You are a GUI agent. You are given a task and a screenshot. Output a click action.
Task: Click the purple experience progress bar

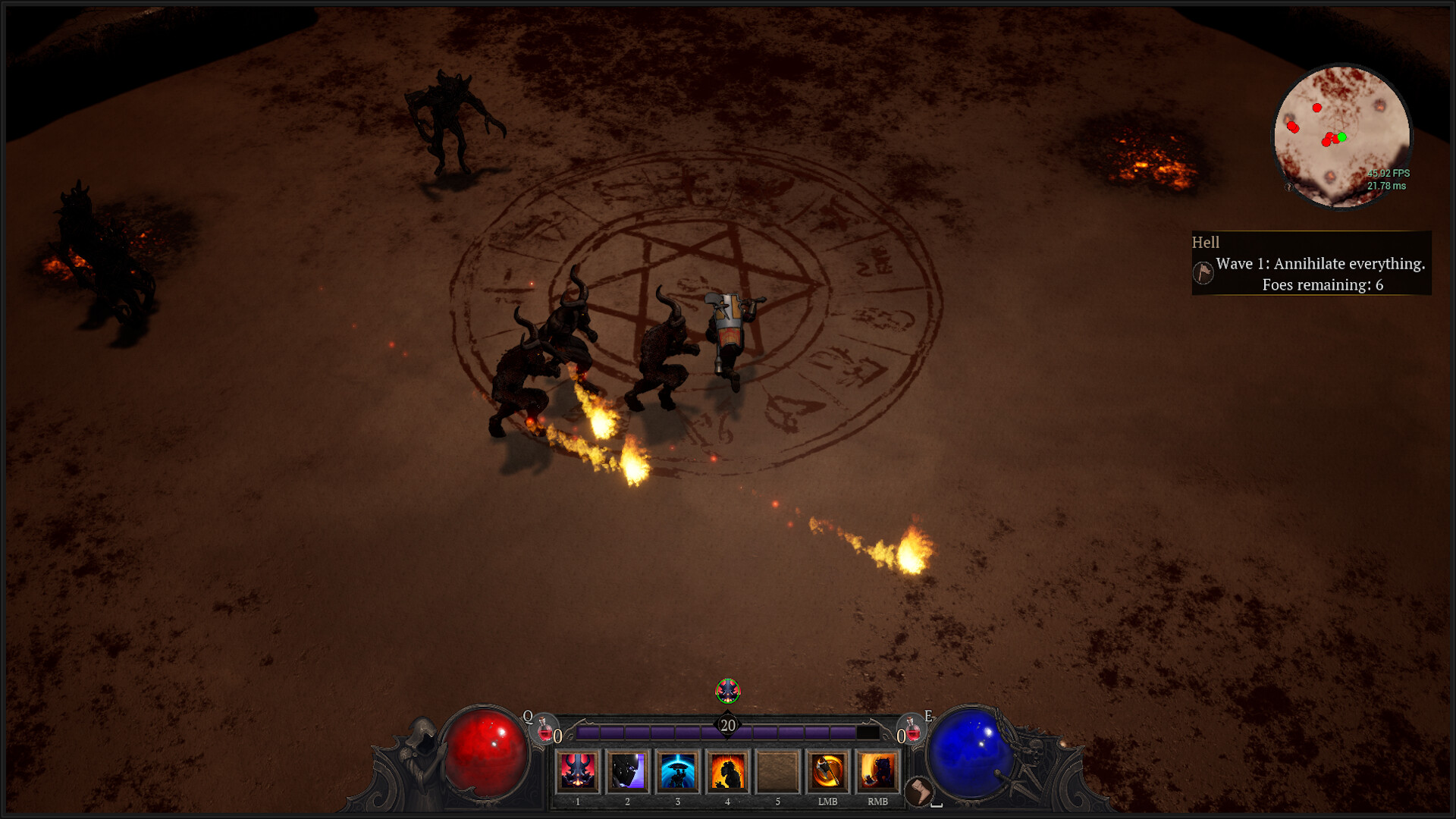pos(652,731)
